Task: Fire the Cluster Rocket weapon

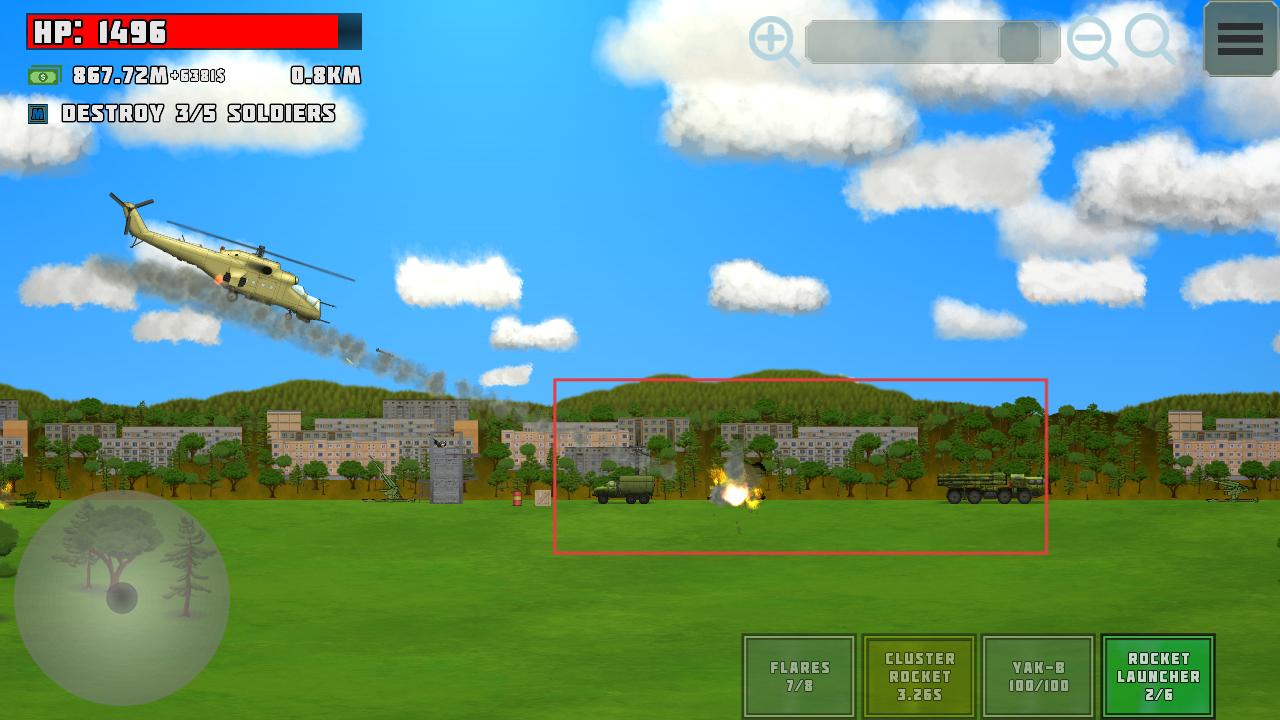Action: coord(919,676)
